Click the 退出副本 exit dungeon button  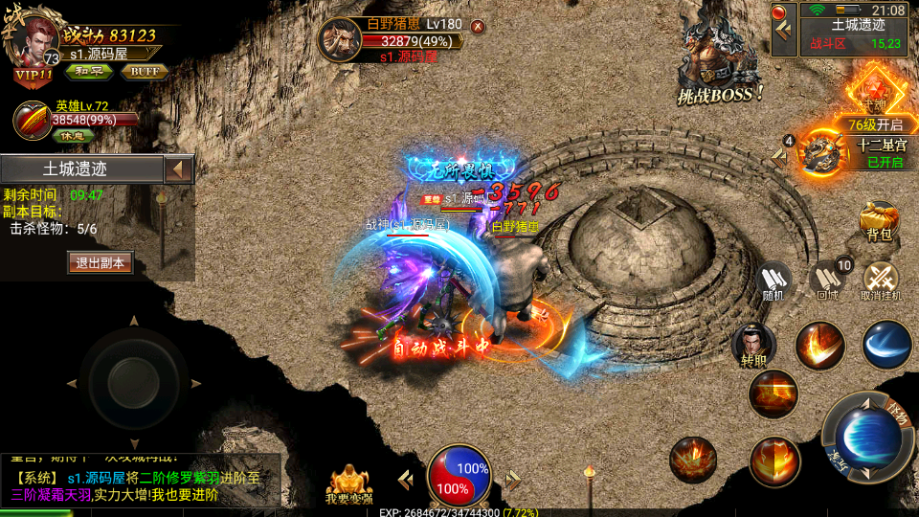pos(100,263)
